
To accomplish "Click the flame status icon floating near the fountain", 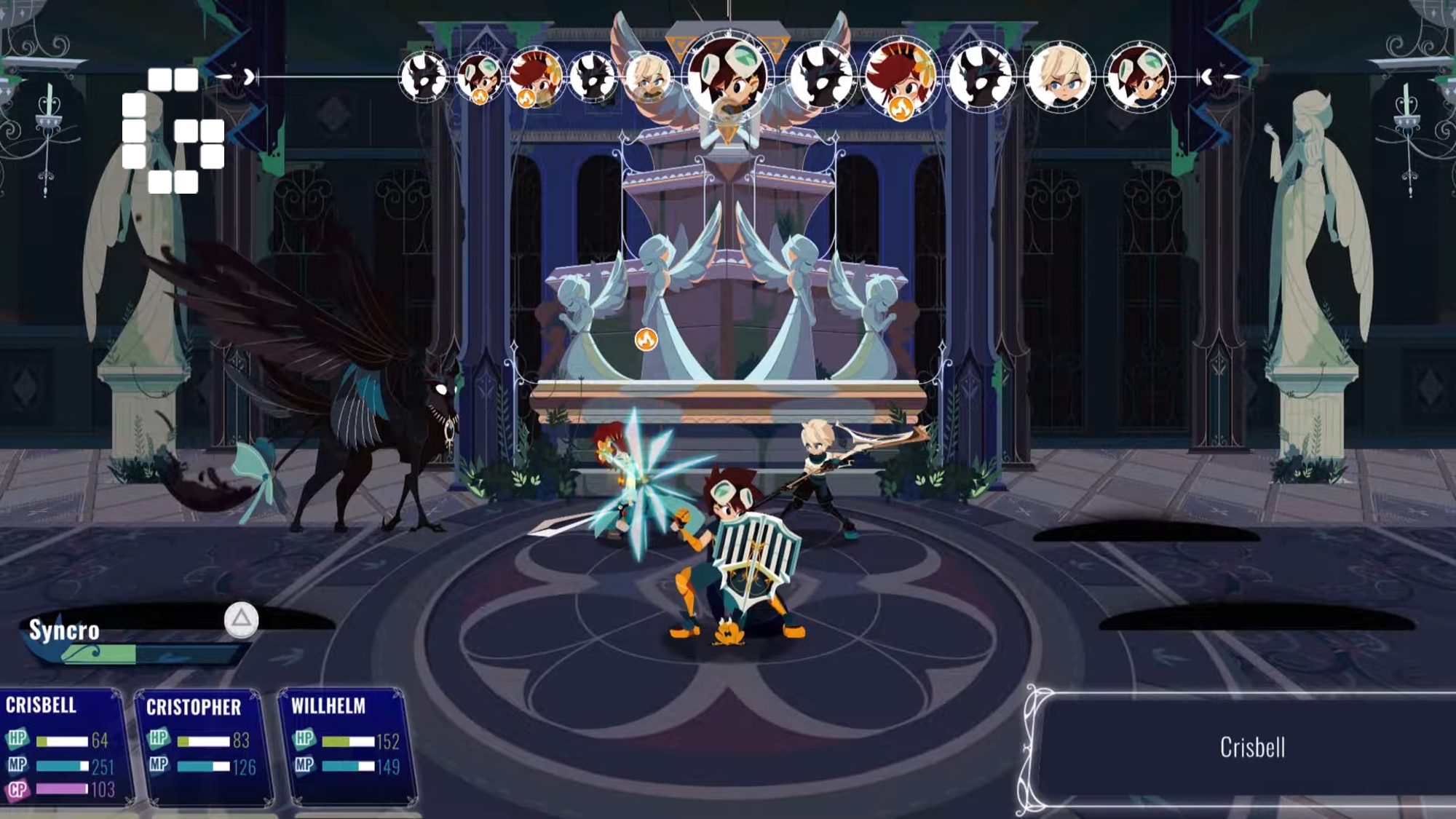I will pyautogui.click(x=646, y=339).
